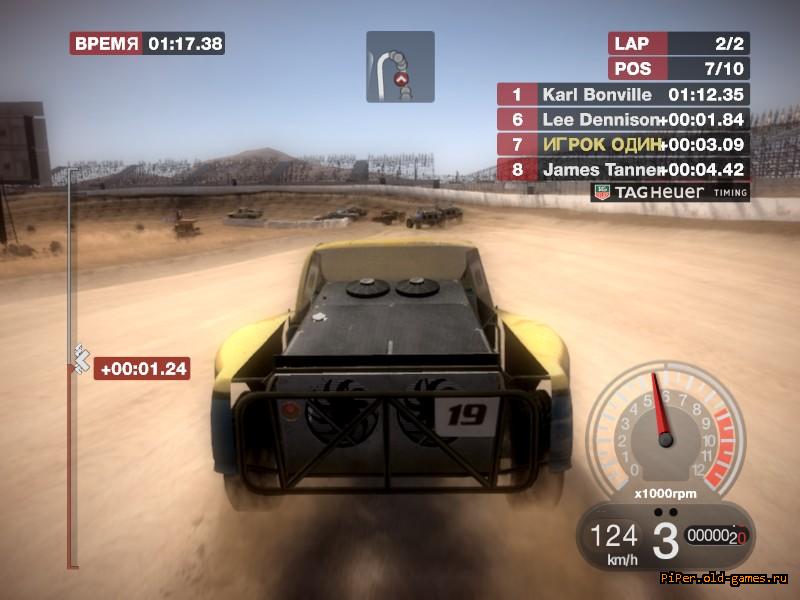
Task: Select Karl Bonville leaderboard row
Action: click(623, 95)
